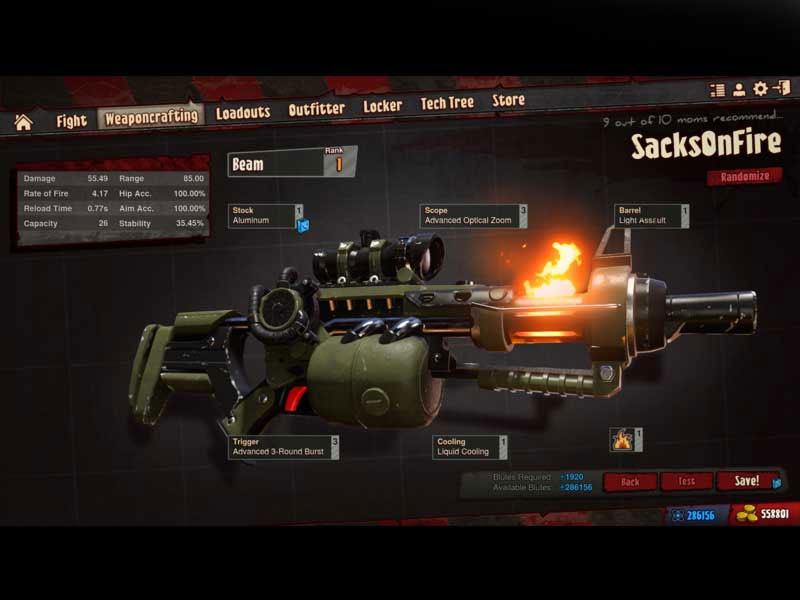Image resolution: width=800 pixels, height=600 pixels.
Task: Open the player profile icon
Action: click(739, 90)
